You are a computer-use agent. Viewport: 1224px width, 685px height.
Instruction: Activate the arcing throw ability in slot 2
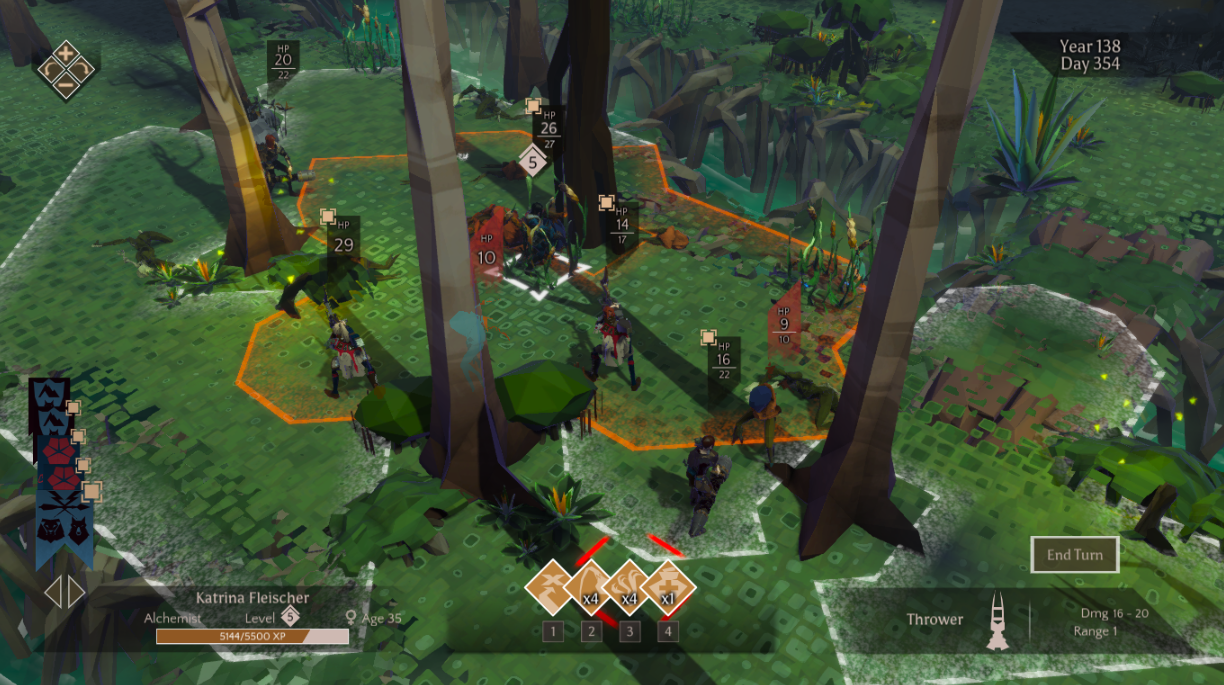(x=591, y=587)
